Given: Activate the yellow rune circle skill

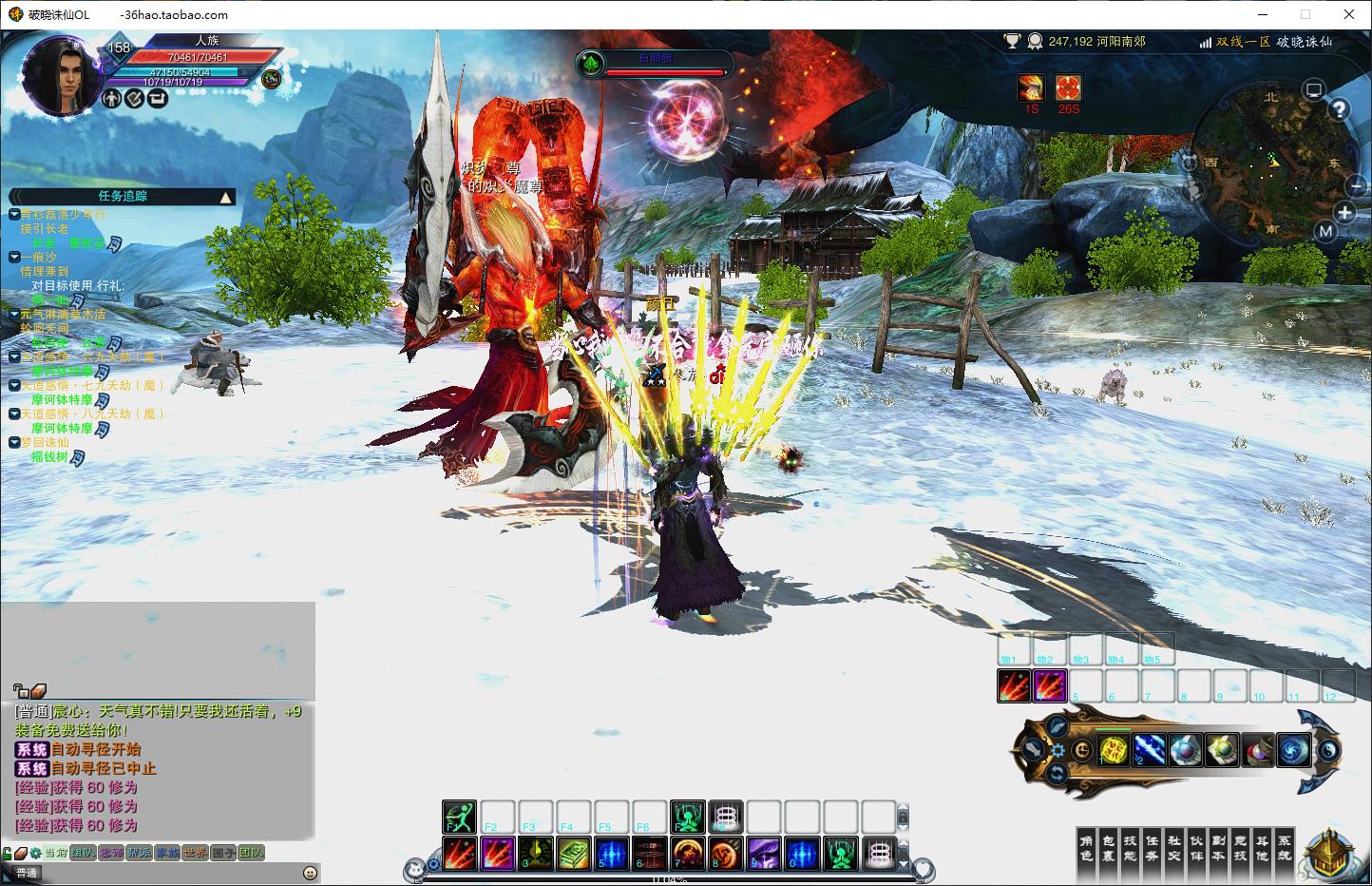Looking at the screenshot, I should click(1114, 750).
